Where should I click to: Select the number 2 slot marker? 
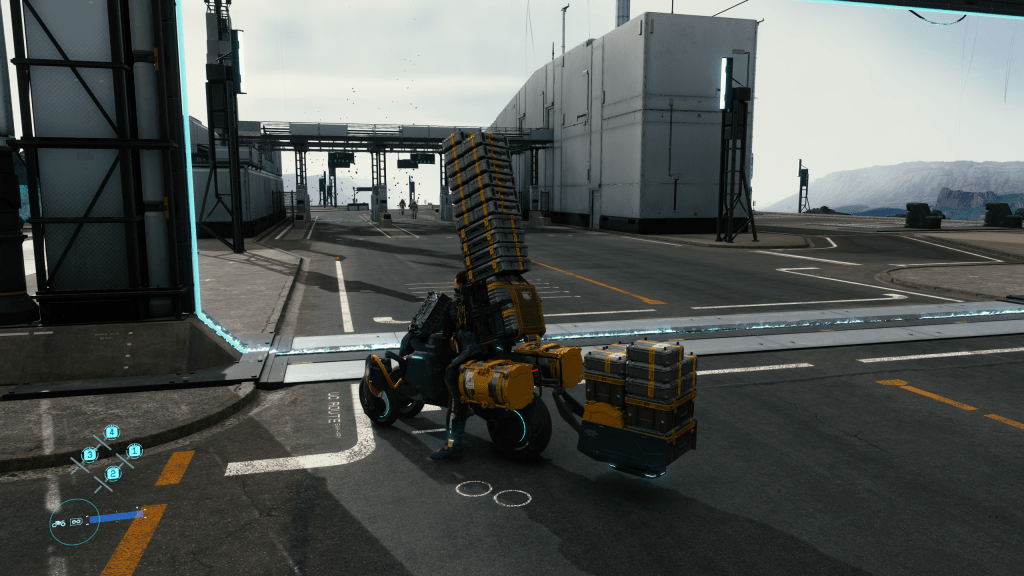pos(113,472)
